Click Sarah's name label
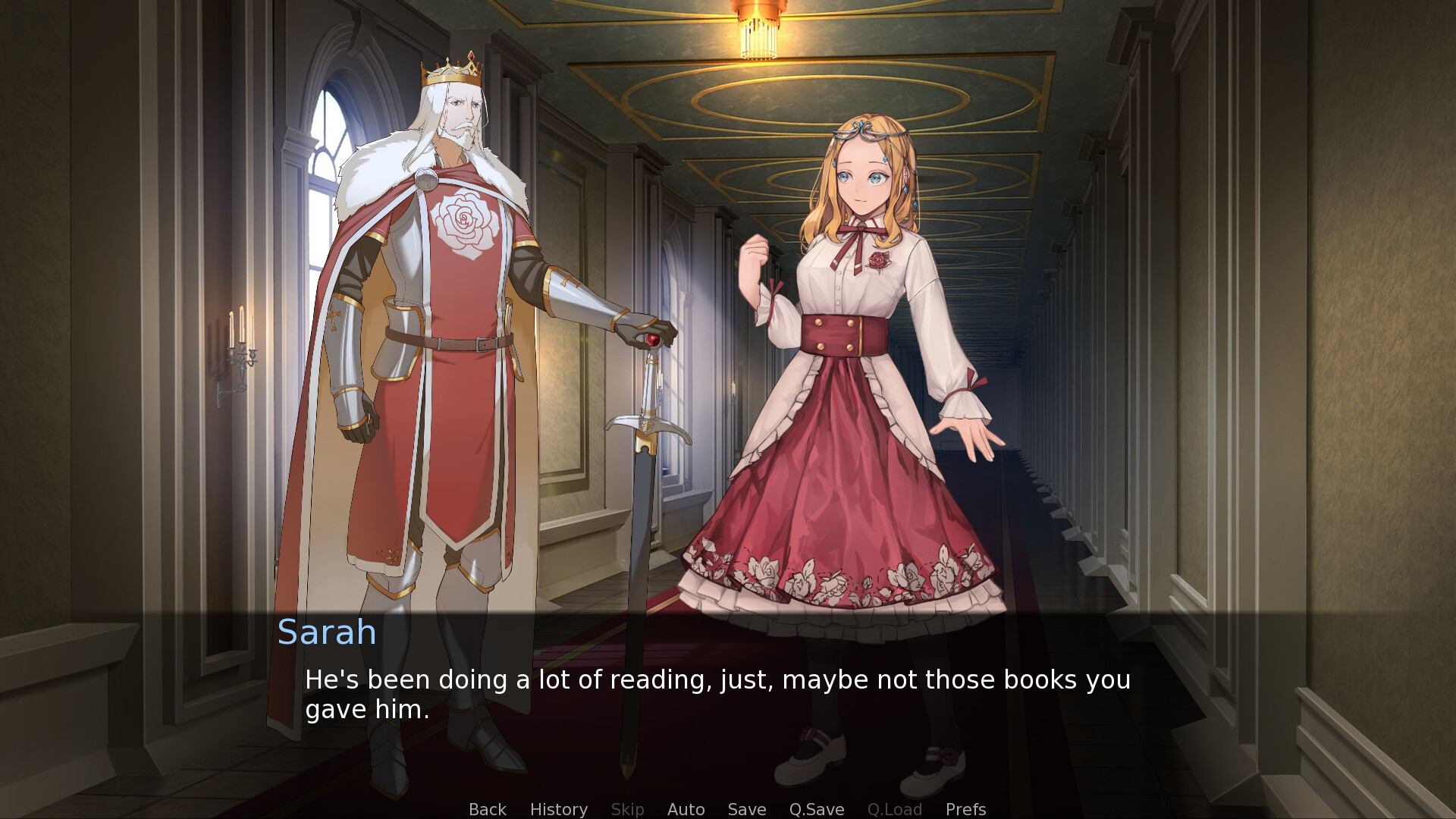This screenshot has height=819, width=1456. tap(326, 632)
